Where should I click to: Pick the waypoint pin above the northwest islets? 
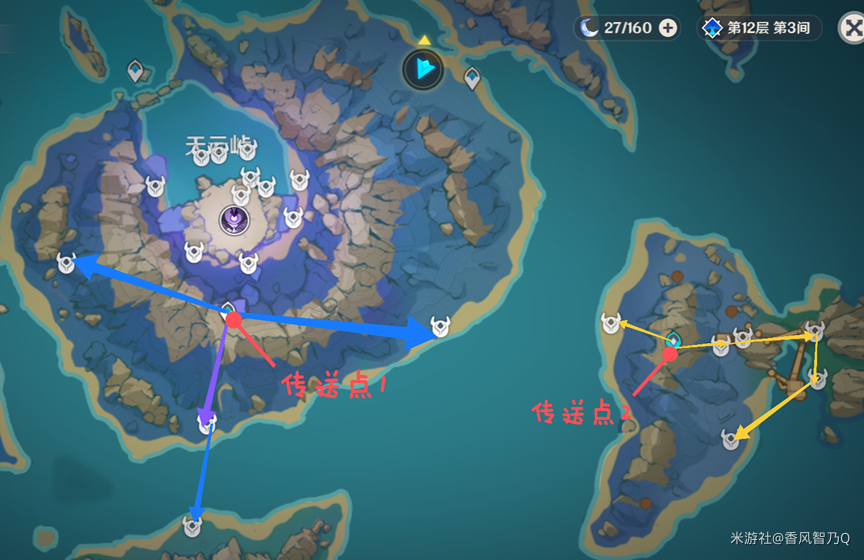(x=136, y=70)
